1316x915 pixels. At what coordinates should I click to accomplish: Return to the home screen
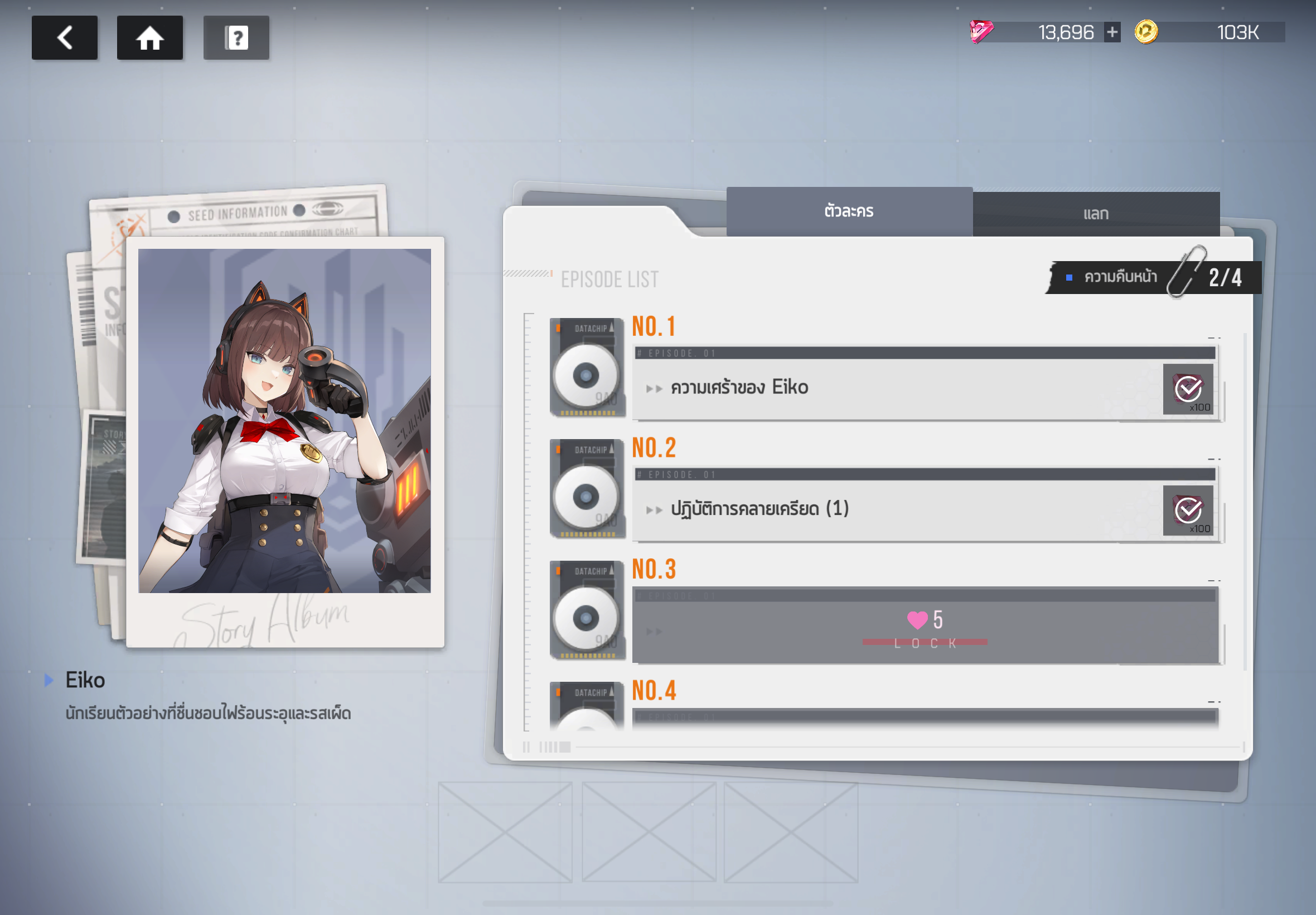pyautogui.click(x=149, y=38)
